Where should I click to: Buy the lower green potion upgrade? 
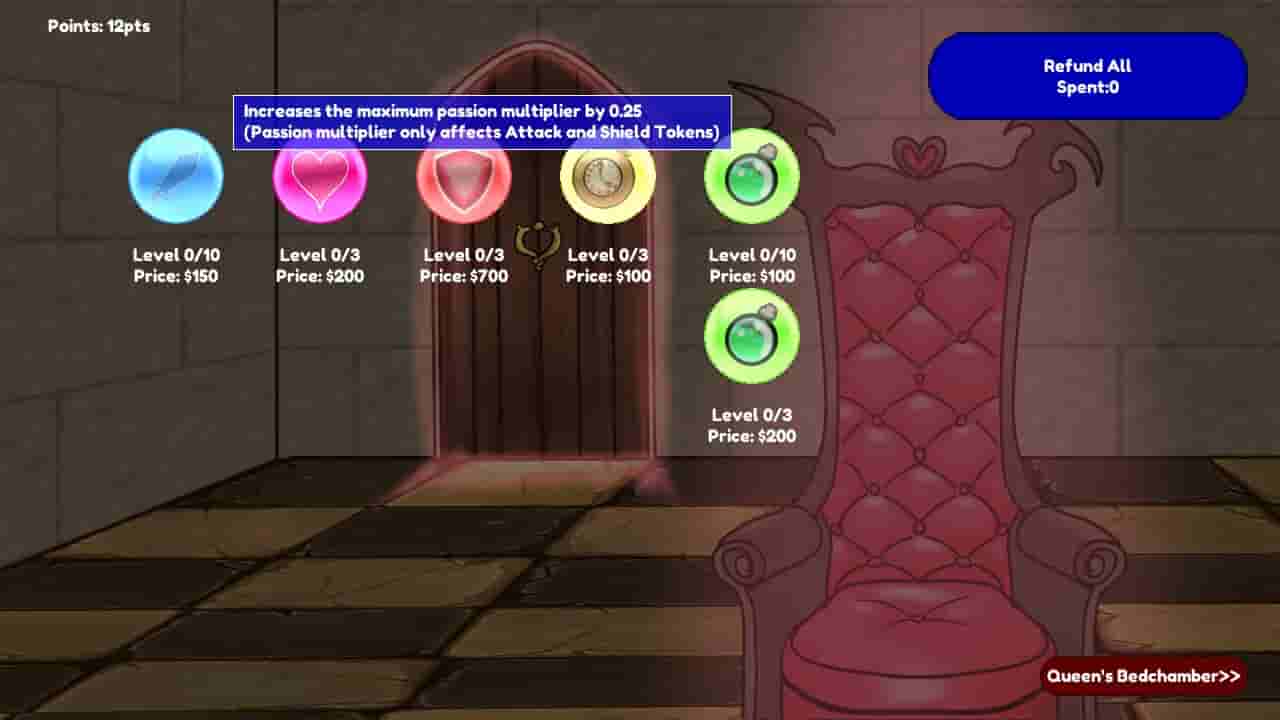[x=751, y=337]
